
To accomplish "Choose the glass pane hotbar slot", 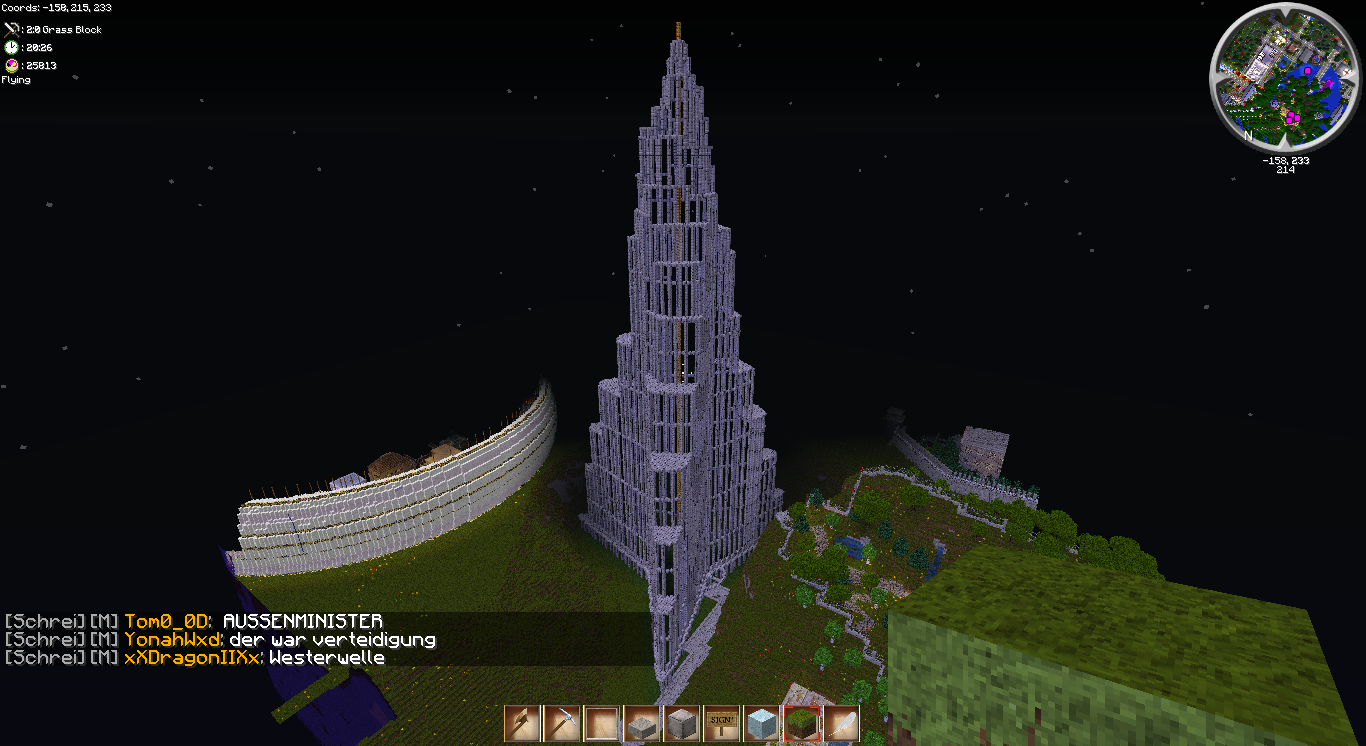I will pos(602,723).
